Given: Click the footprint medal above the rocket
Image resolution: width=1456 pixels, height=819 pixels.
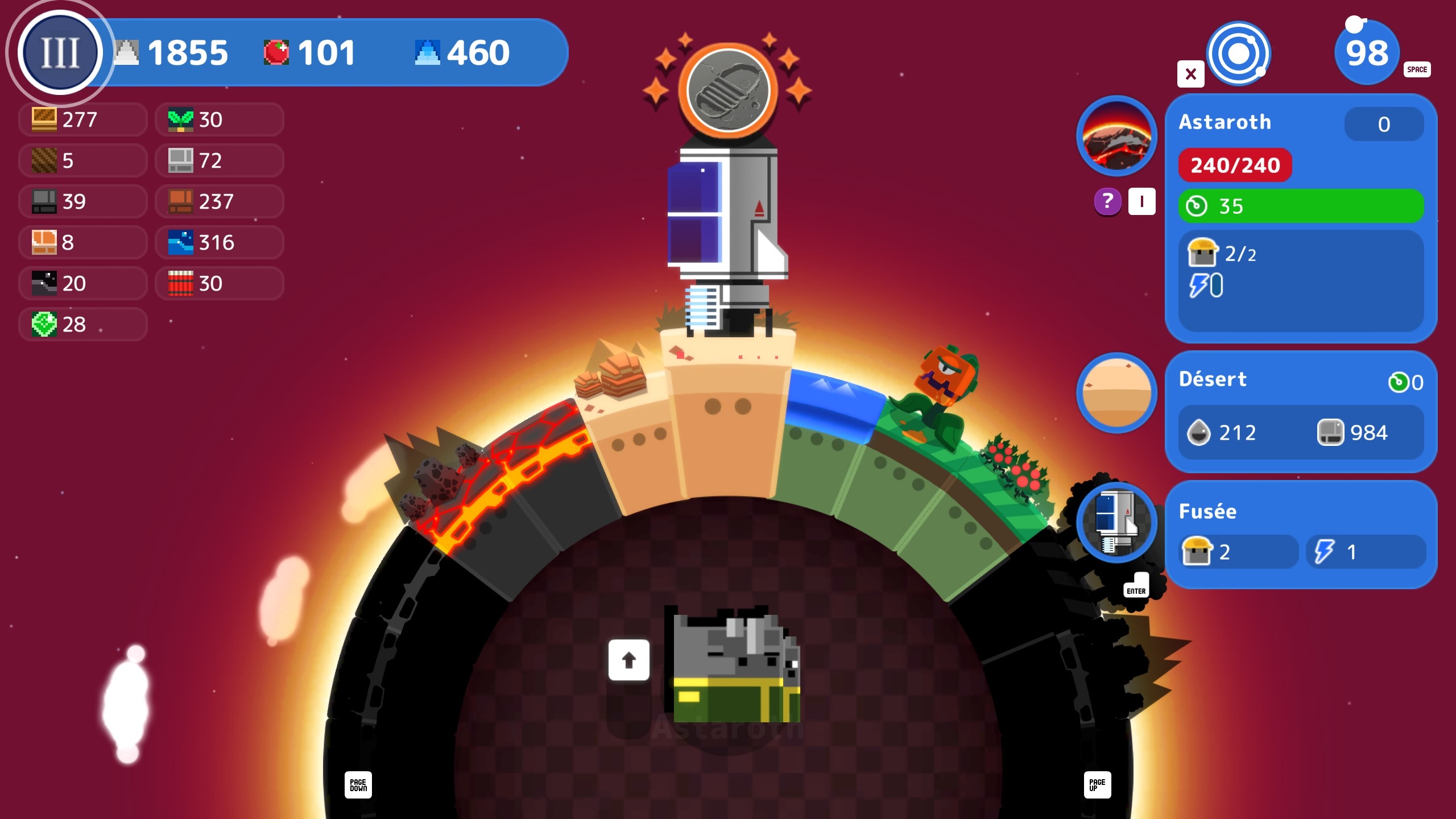Looking at the screenshot, I should 727,90.
